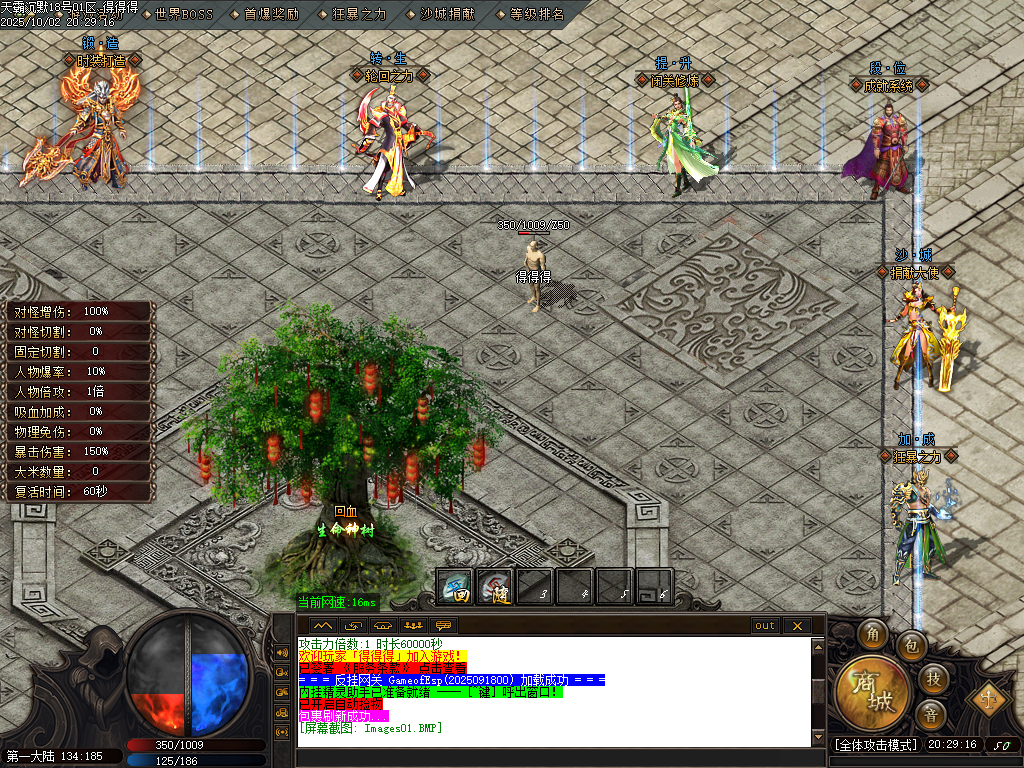Click the speech bubble chat toolbar icon

pos(443,626)
